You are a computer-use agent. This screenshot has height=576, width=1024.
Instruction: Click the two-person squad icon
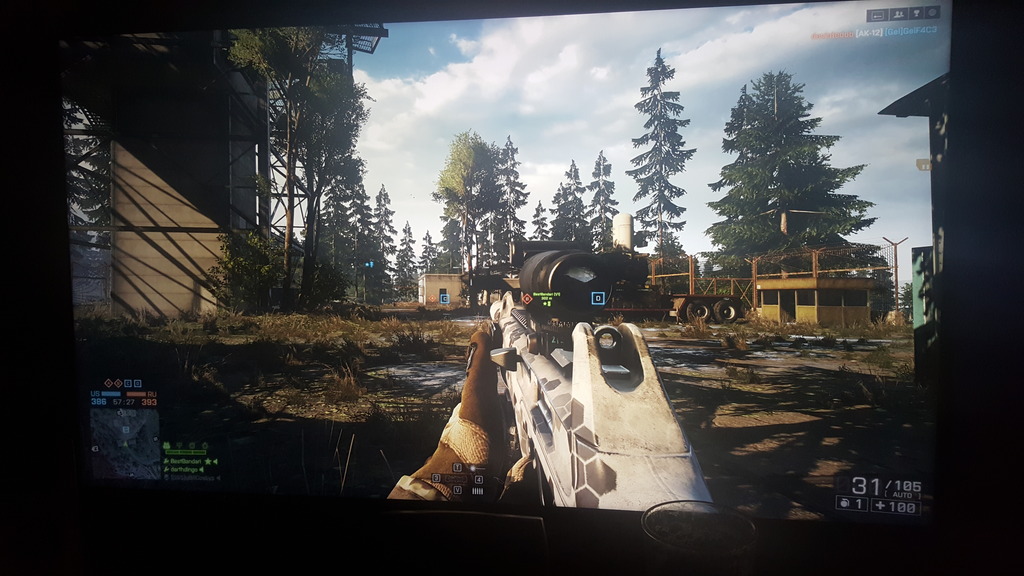pyautogui.click(x=898, y=14)
